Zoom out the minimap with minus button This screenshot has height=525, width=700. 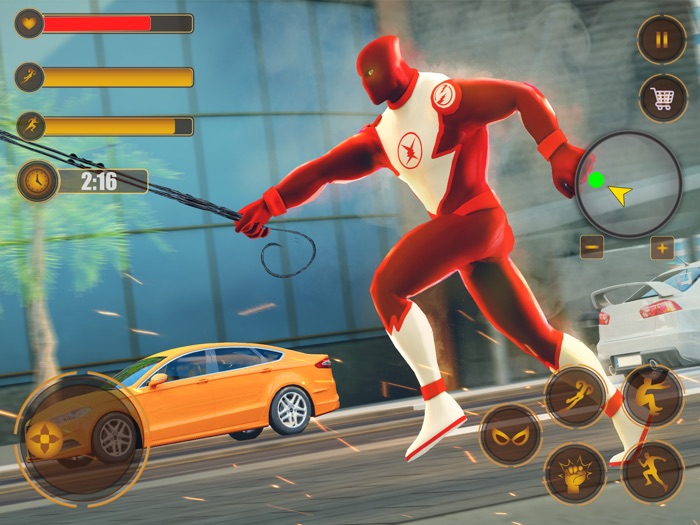point(591,247)
